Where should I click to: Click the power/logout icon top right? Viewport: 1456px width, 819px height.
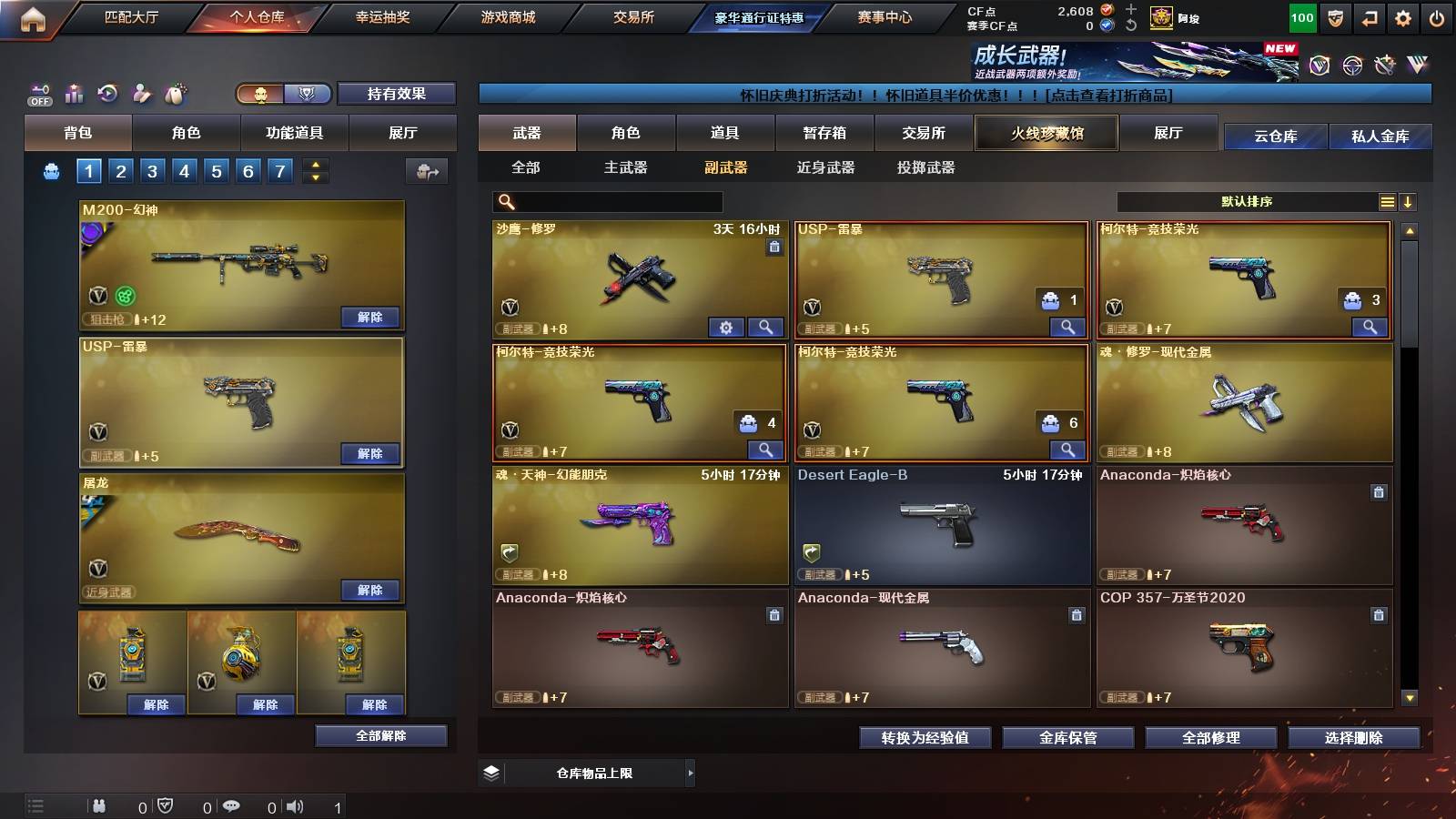pyautogui.click(x=1434, y=16)
